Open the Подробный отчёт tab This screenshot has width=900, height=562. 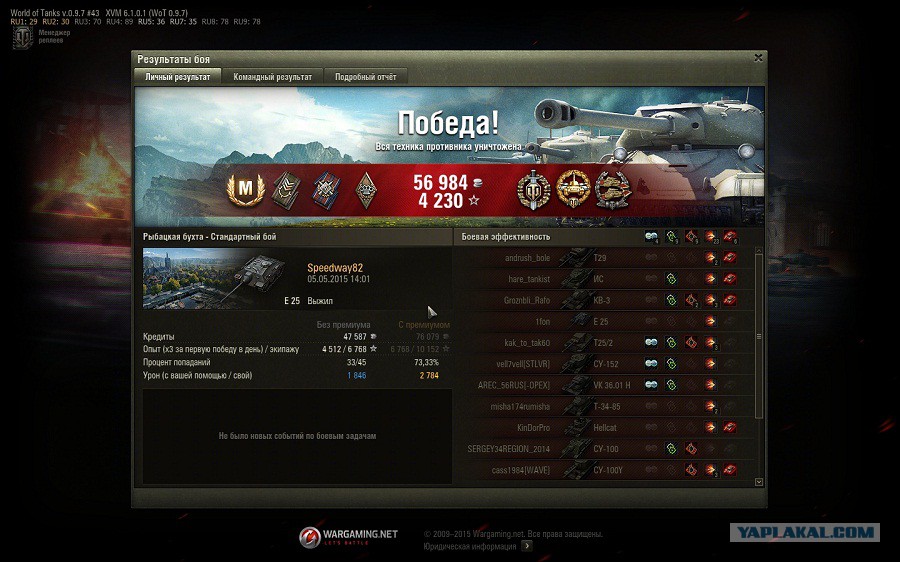point(366,77)
